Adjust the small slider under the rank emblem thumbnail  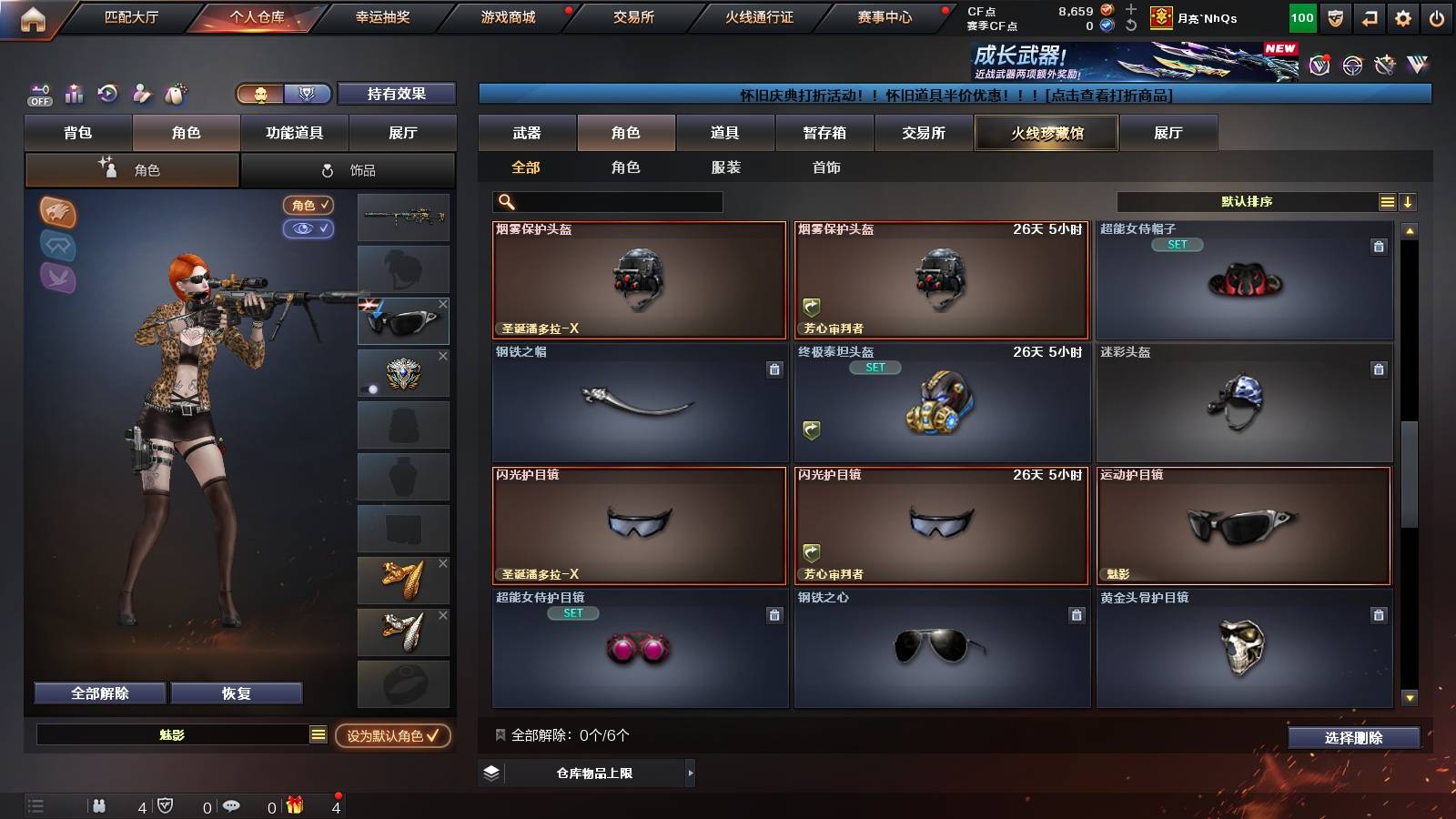pos(373,389)
